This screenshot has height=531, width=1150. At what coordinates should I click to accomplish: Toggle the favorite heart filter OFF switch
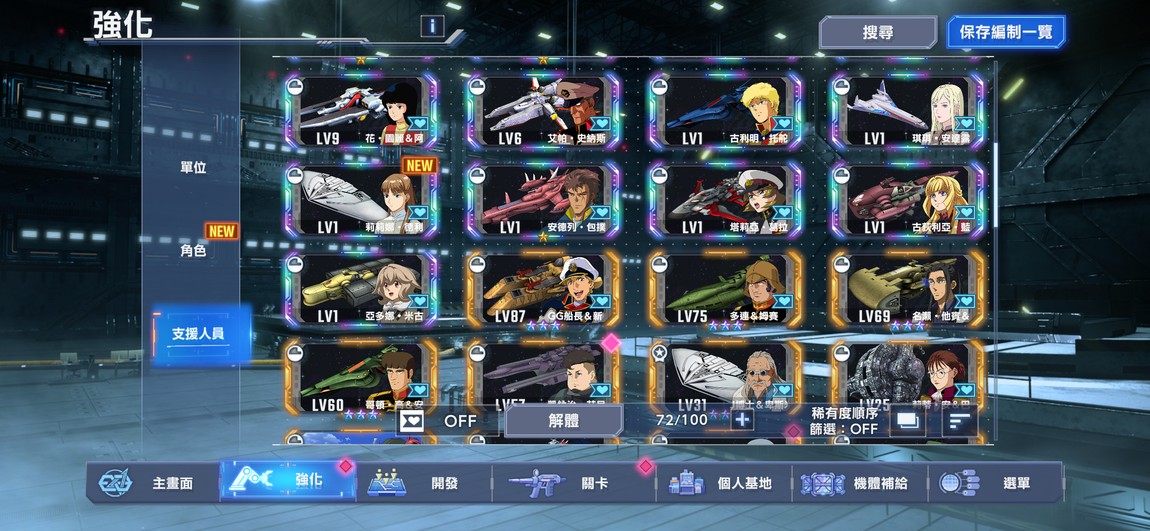[440, 420]
